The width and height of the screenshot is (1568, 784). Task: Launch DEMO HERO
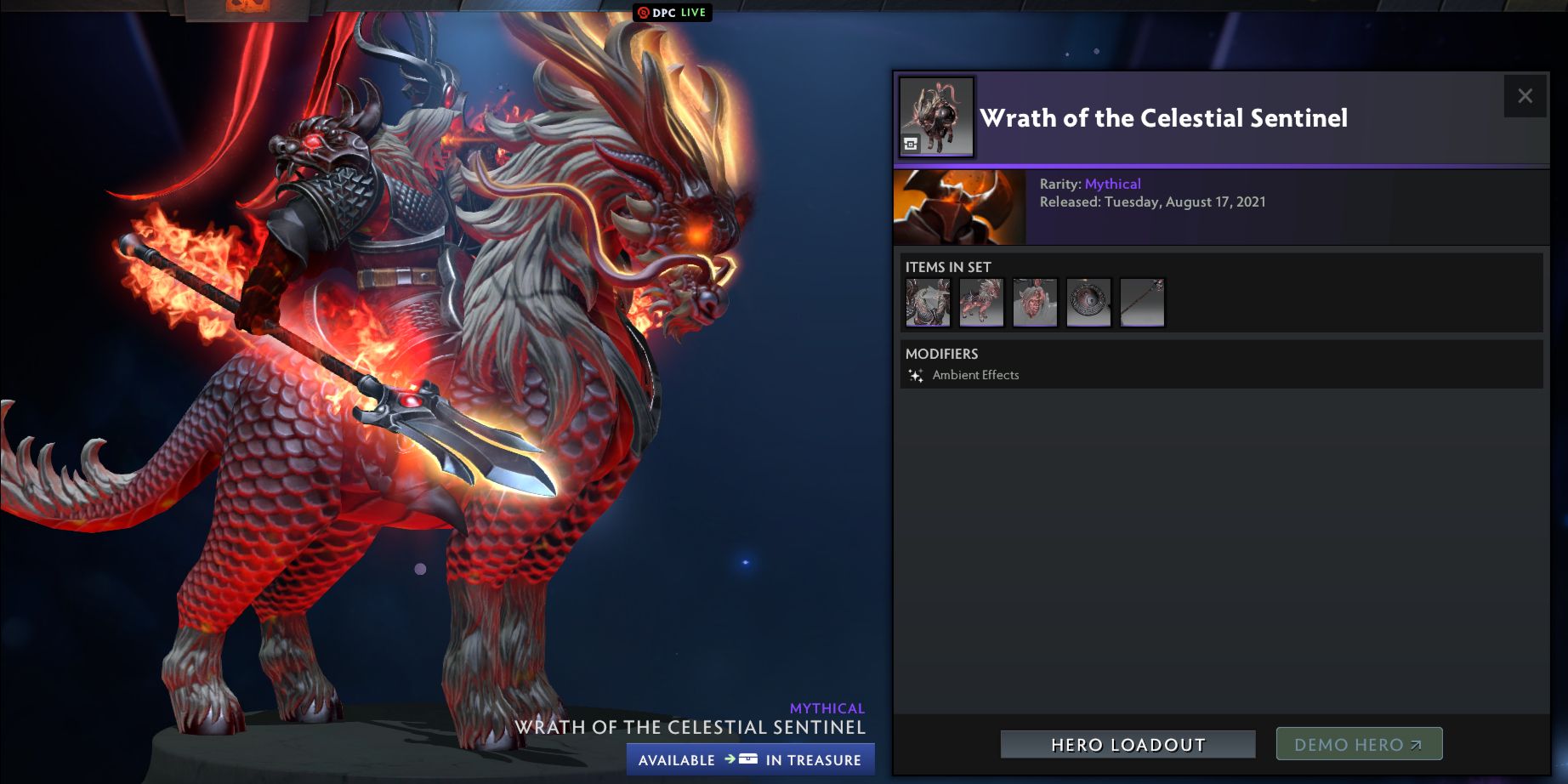(x=1358, y=742)
